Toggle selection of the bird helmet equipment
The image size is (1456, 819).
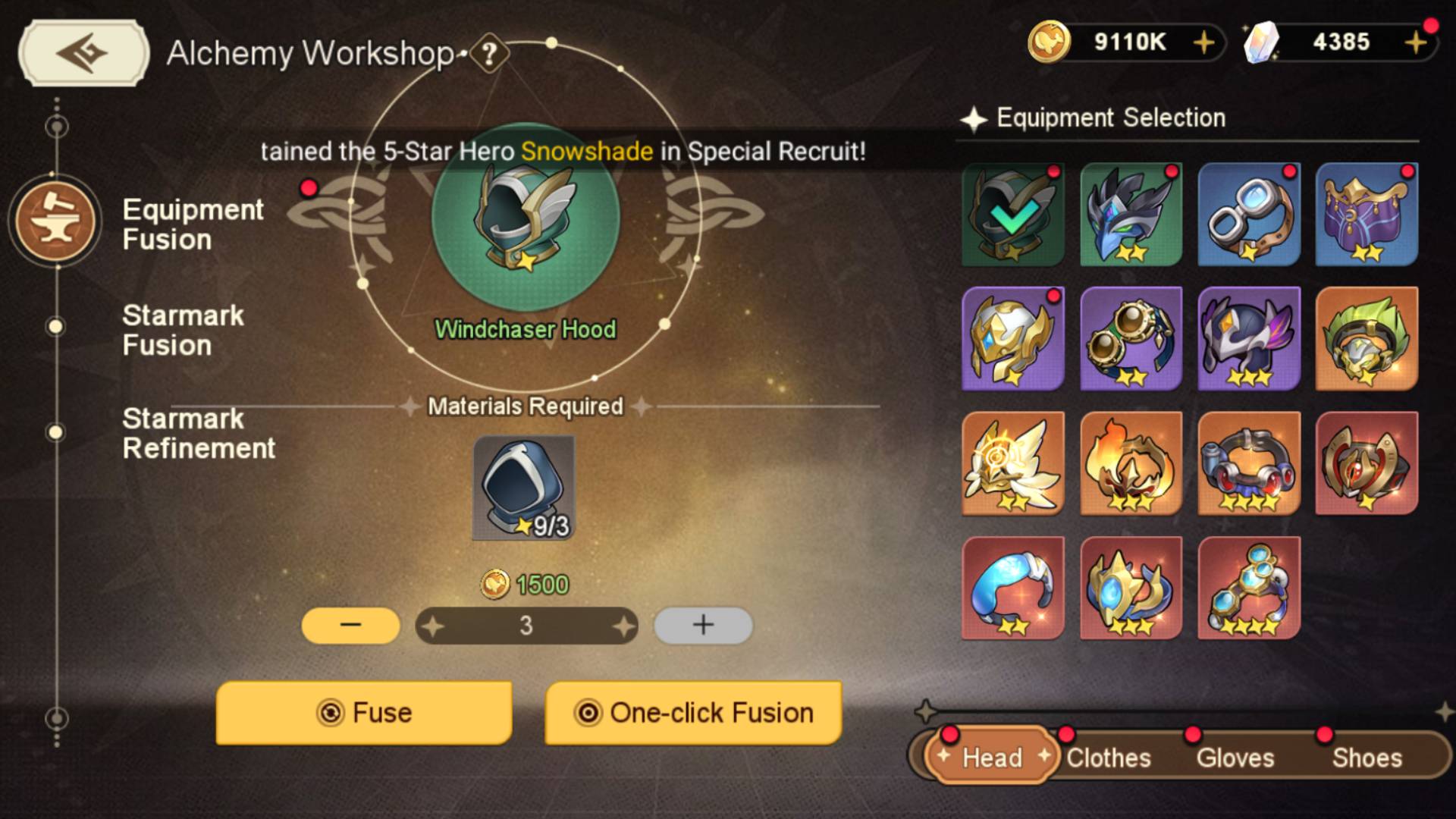click(x=1130, y=215)
